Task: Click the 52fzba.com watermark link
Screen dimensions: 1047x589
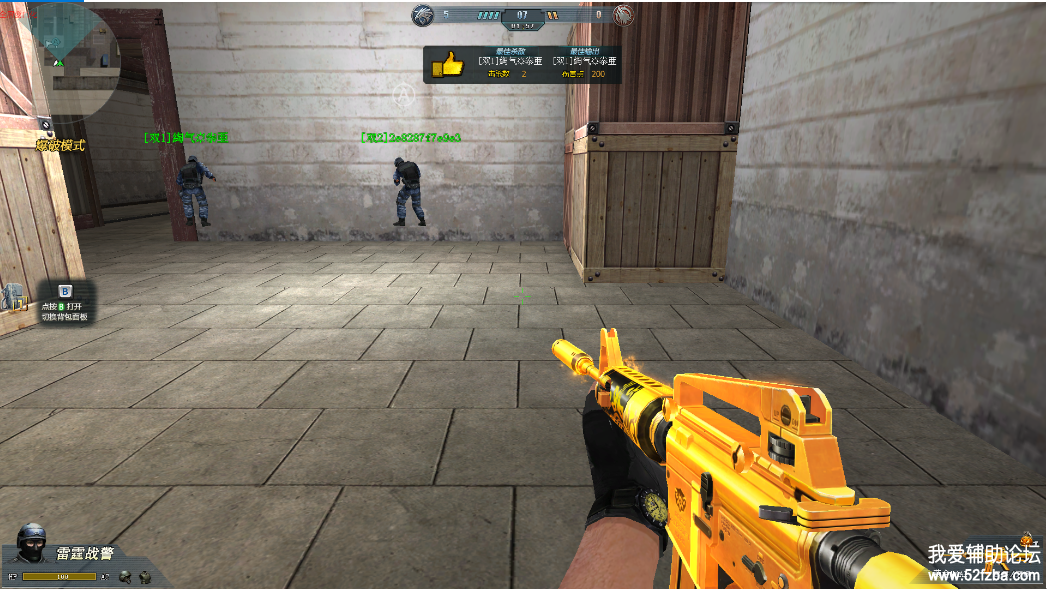Action: (x=984, y=575)
